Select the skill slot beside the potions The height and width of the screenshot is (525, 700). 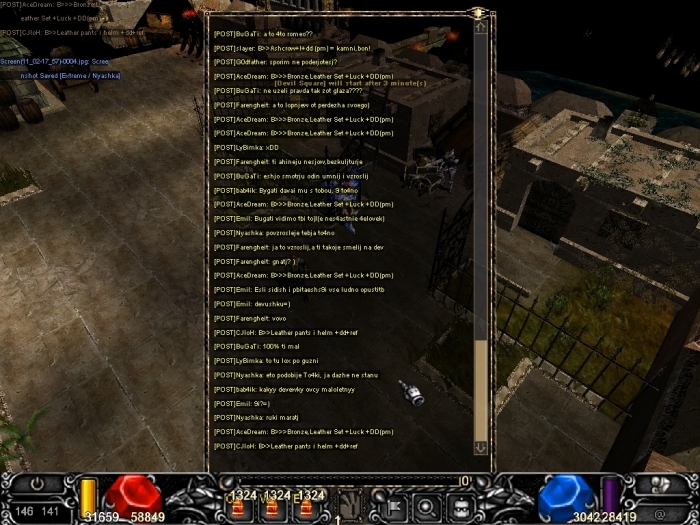point(348,505)
